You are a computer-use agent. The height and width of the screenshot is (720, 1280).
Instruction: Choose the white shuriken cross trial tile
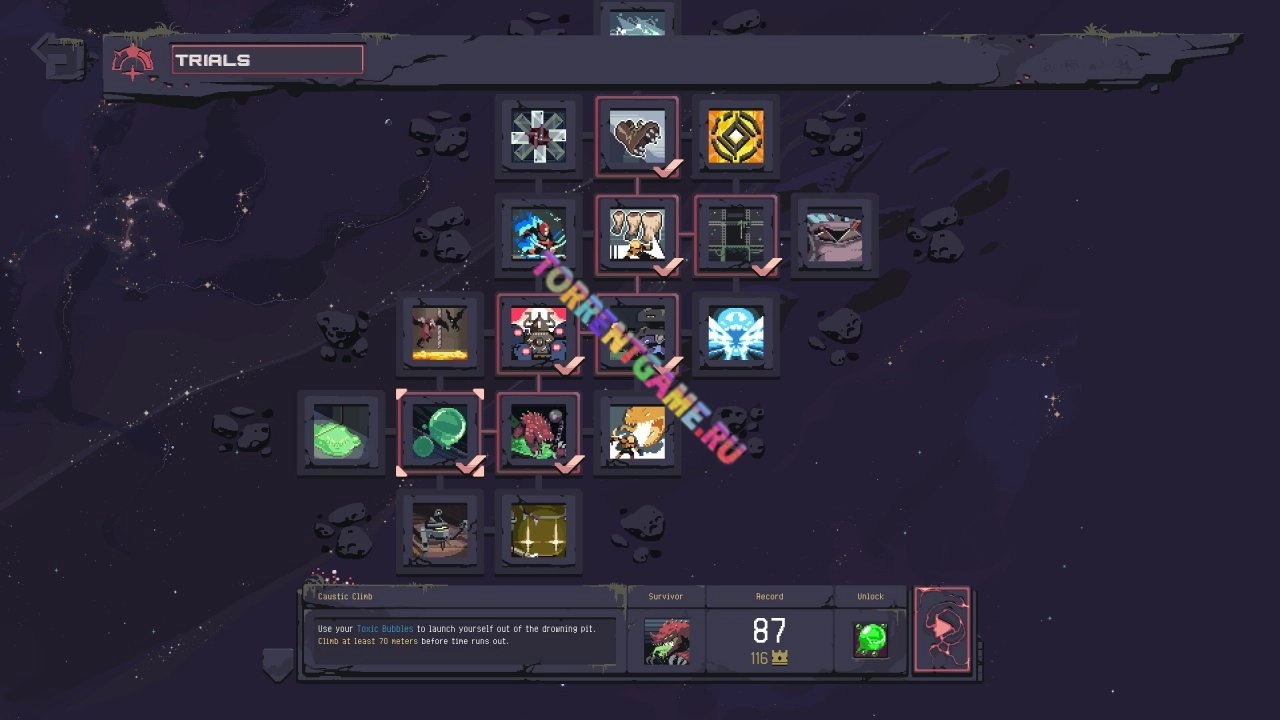click(538, 137)
